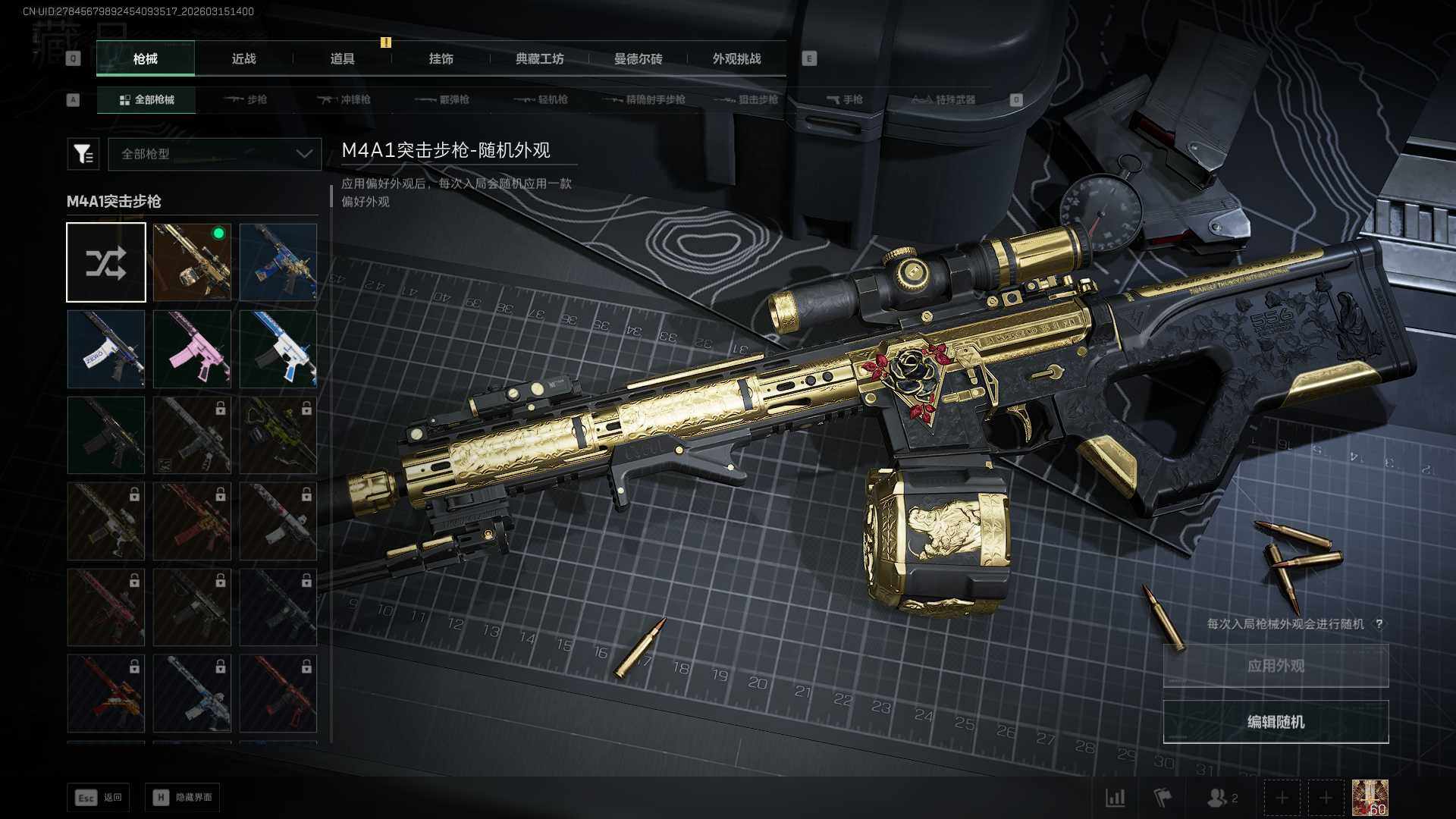The image size is (1456, 819).
Task: Show only 手枪 pistols
Action: click(x=845, y=100)
